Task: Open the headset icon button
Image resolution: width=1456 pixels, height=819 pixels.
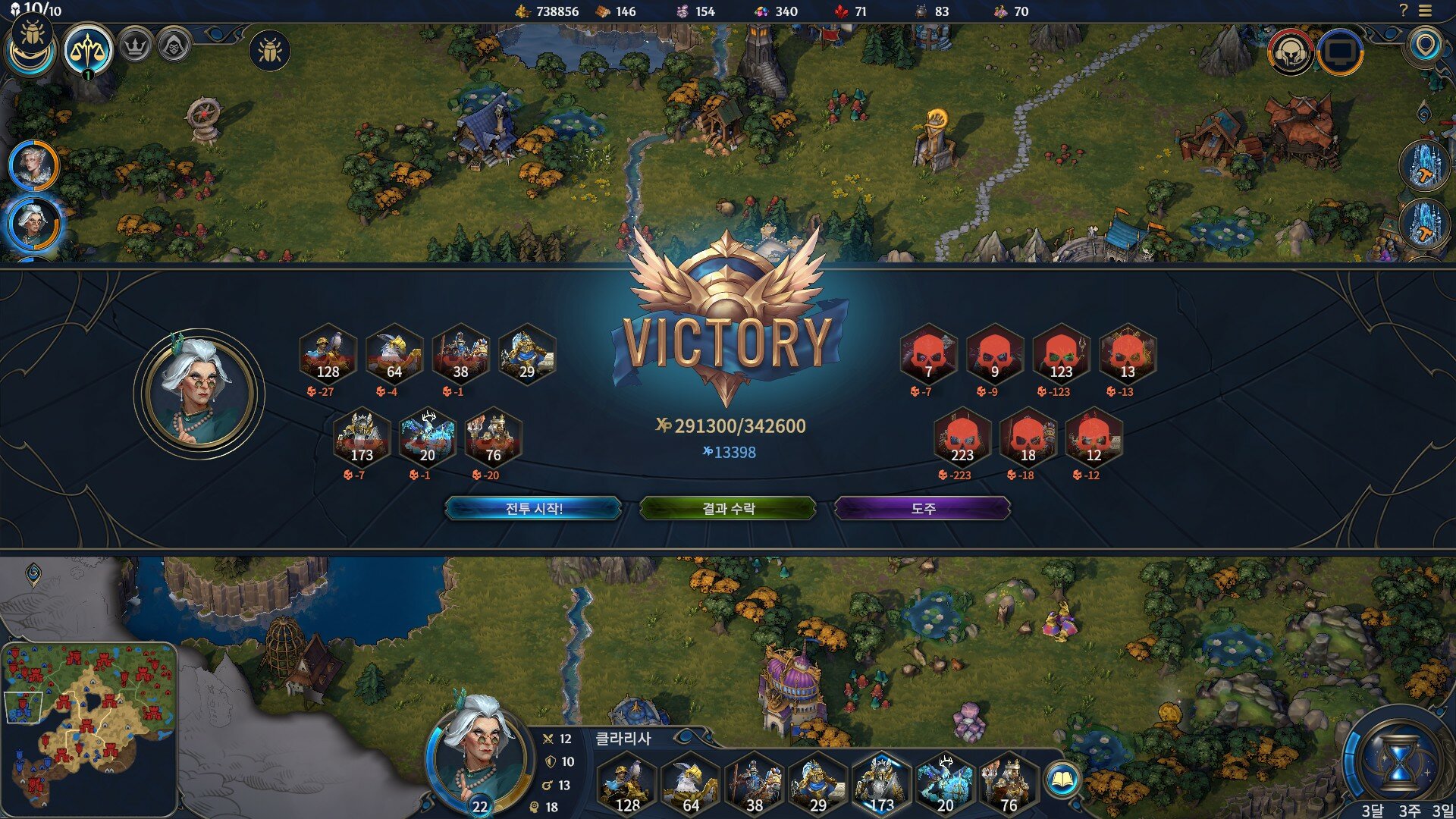Action: click(x=1290, y=52)
